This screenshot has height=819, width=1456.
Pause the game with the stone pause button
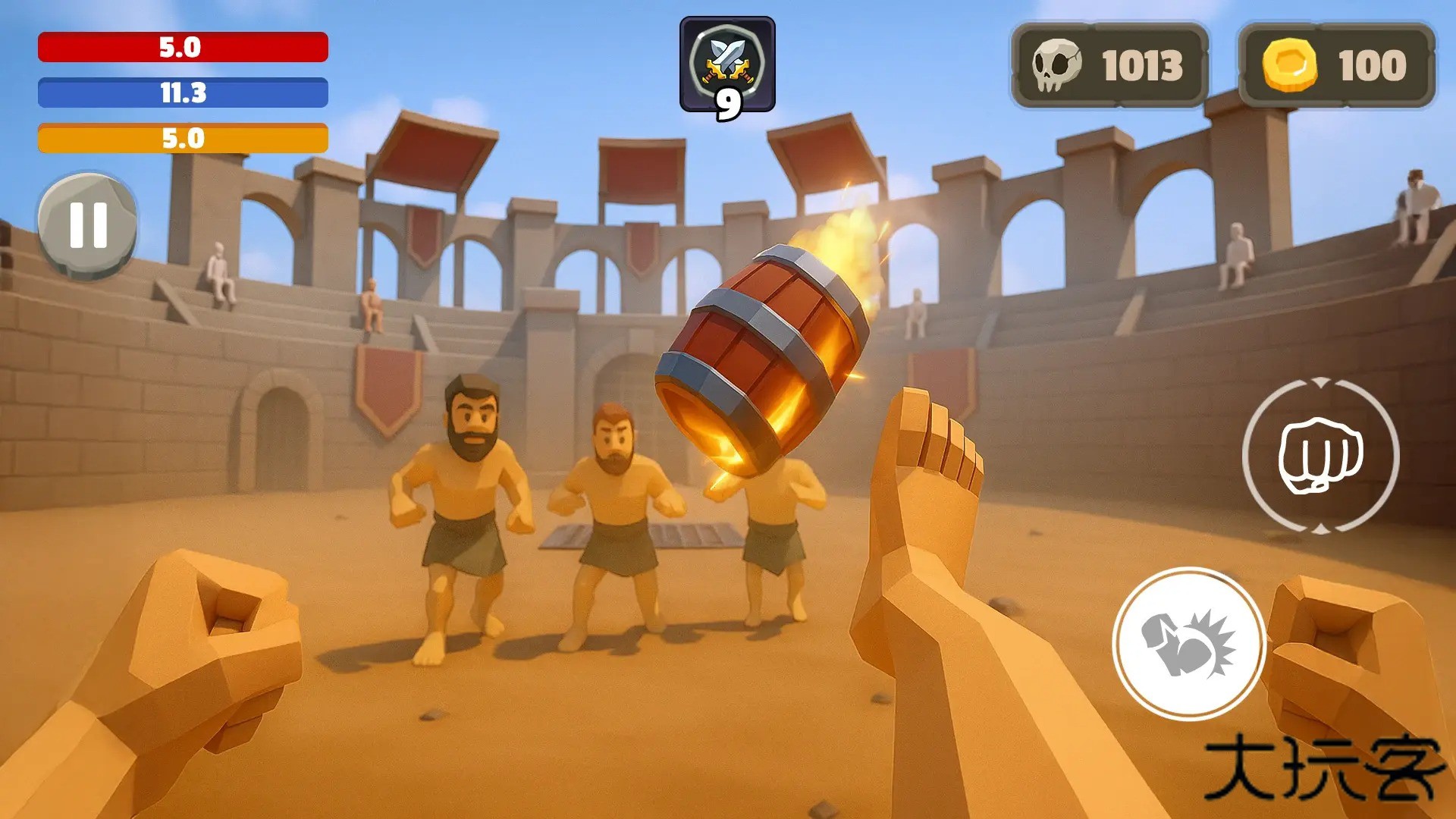[89, 224]
